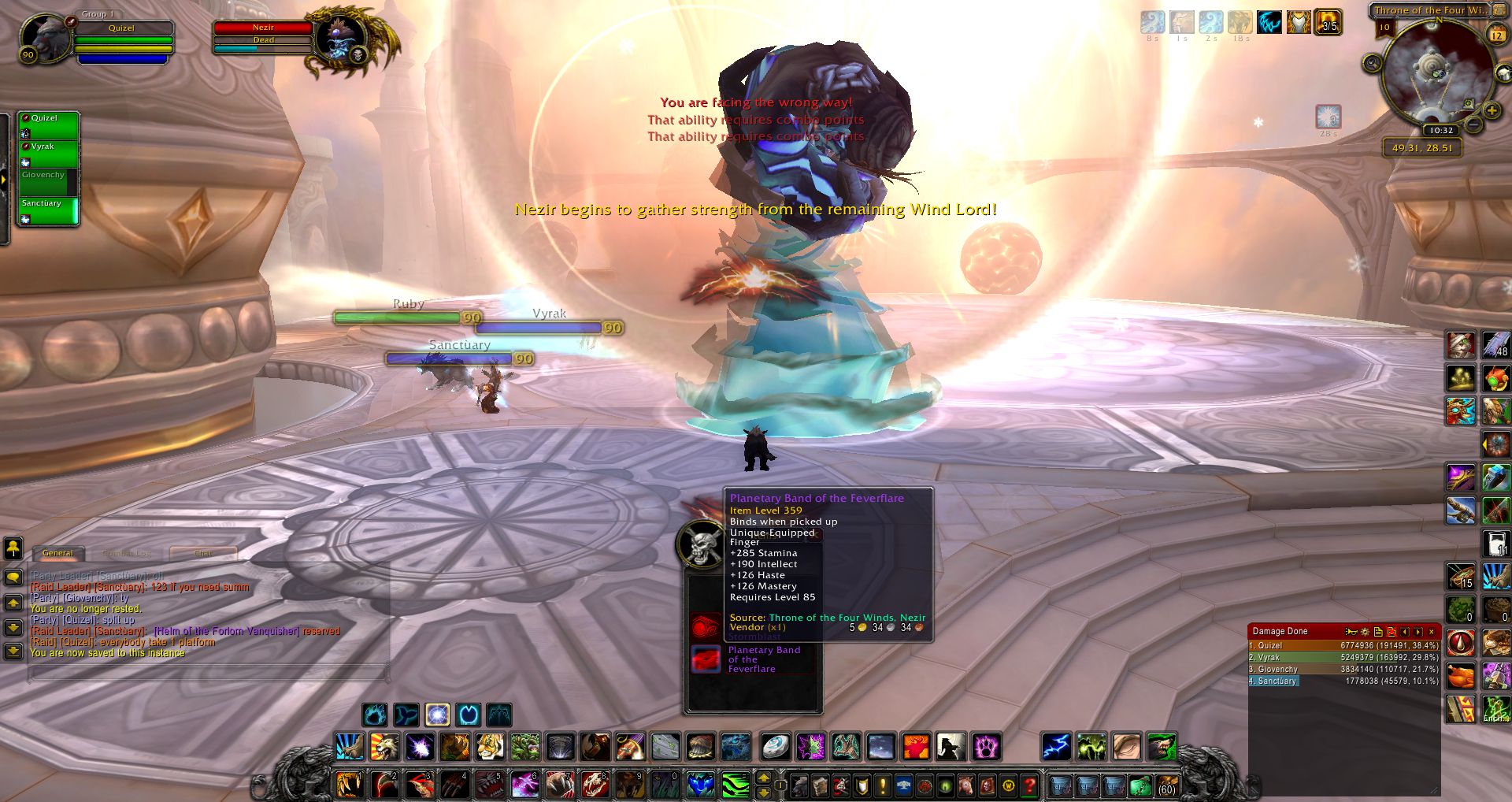The width and height of the screenshot is (1512, 802).
Task: Select Vyrak in the raid frames
Action: (49, 154)
